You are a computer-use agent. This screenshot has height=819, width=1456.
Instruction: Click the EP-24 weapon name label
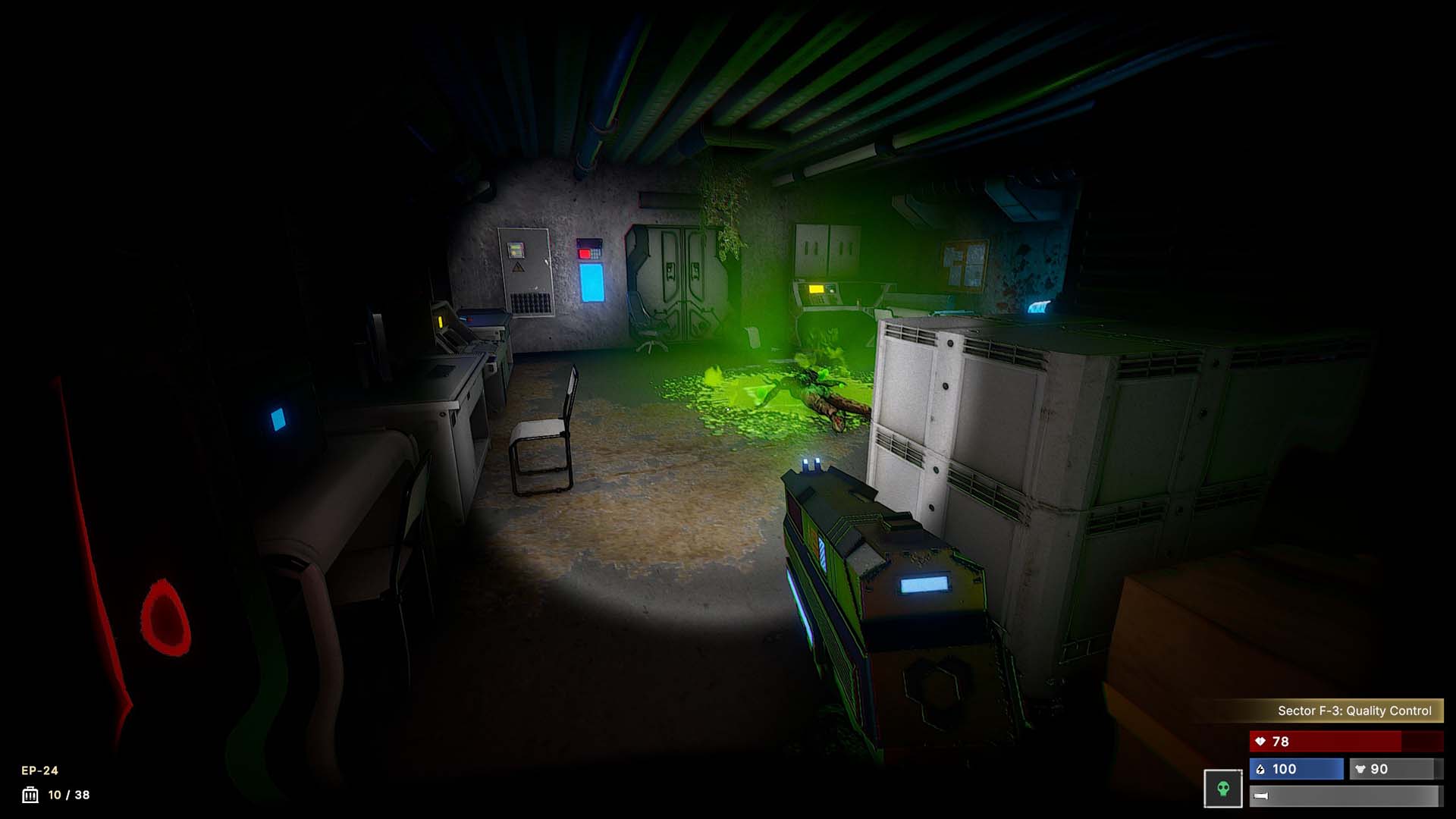pyautogui.click(x=39, y=770)
